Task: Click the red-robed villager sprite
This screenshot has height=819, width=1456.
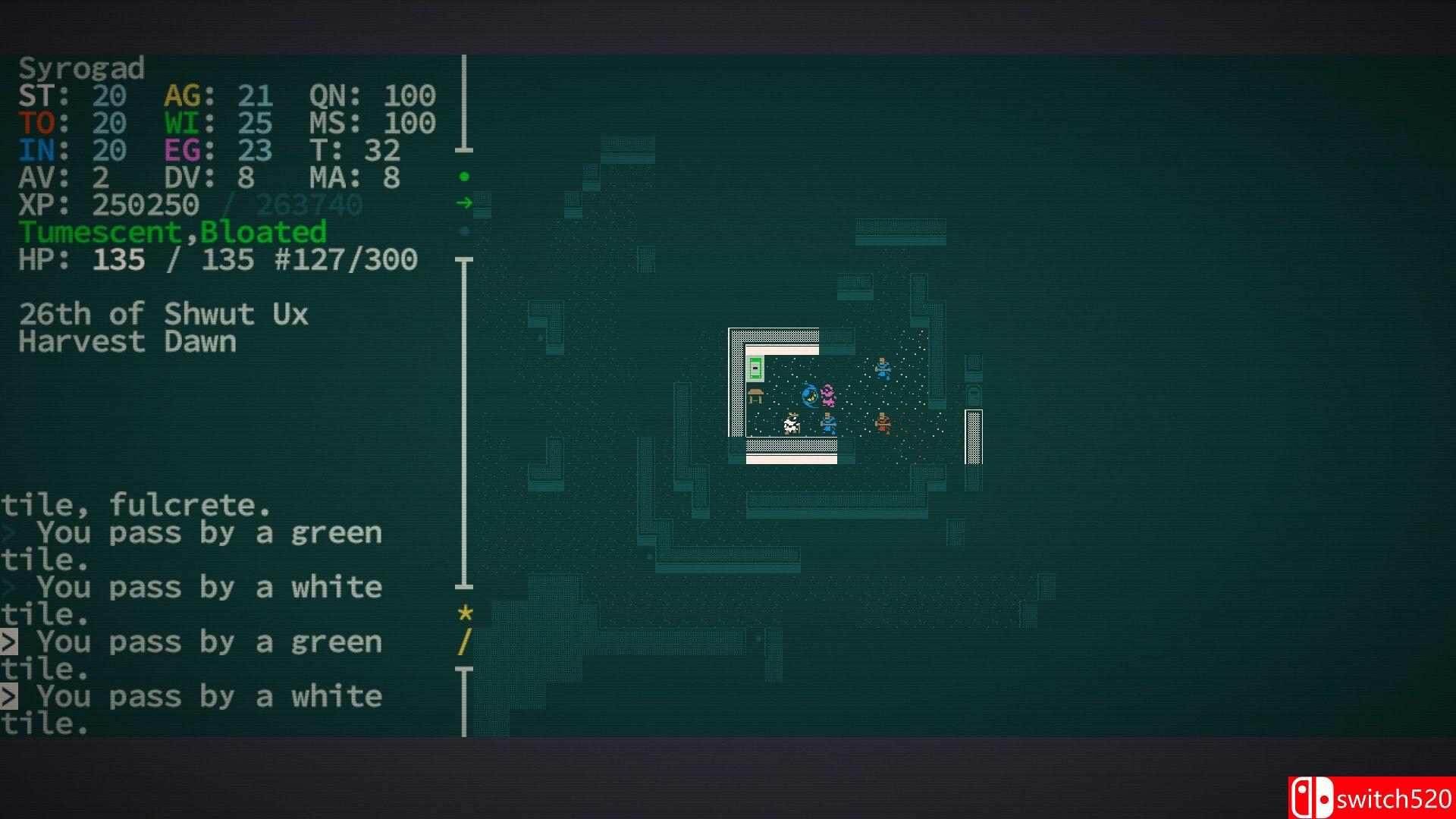Action: pyautogui.click(x=883, y=425)
